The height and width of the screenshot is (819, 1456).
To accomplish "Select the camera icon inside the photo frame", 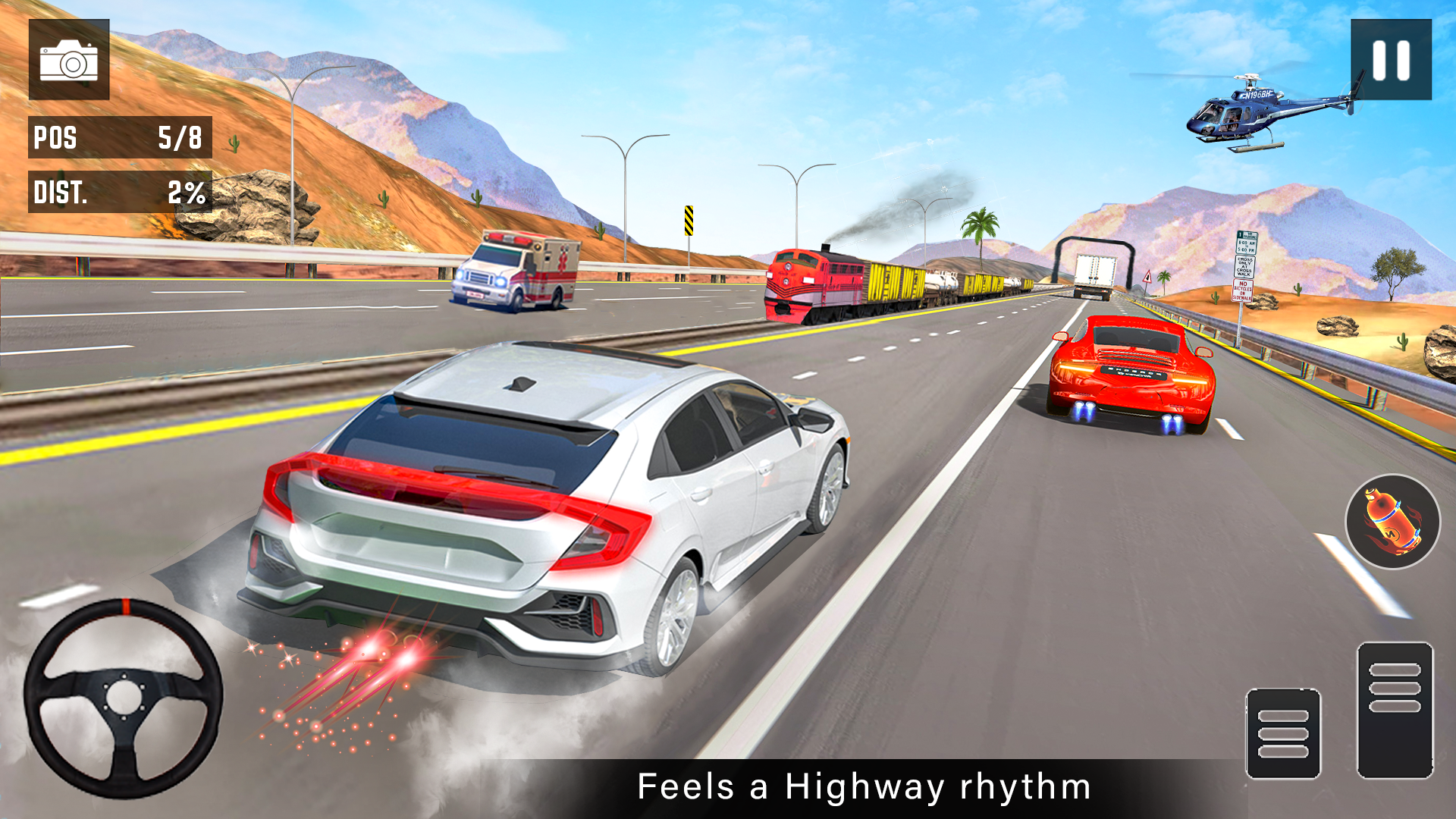I will (68, 61).
